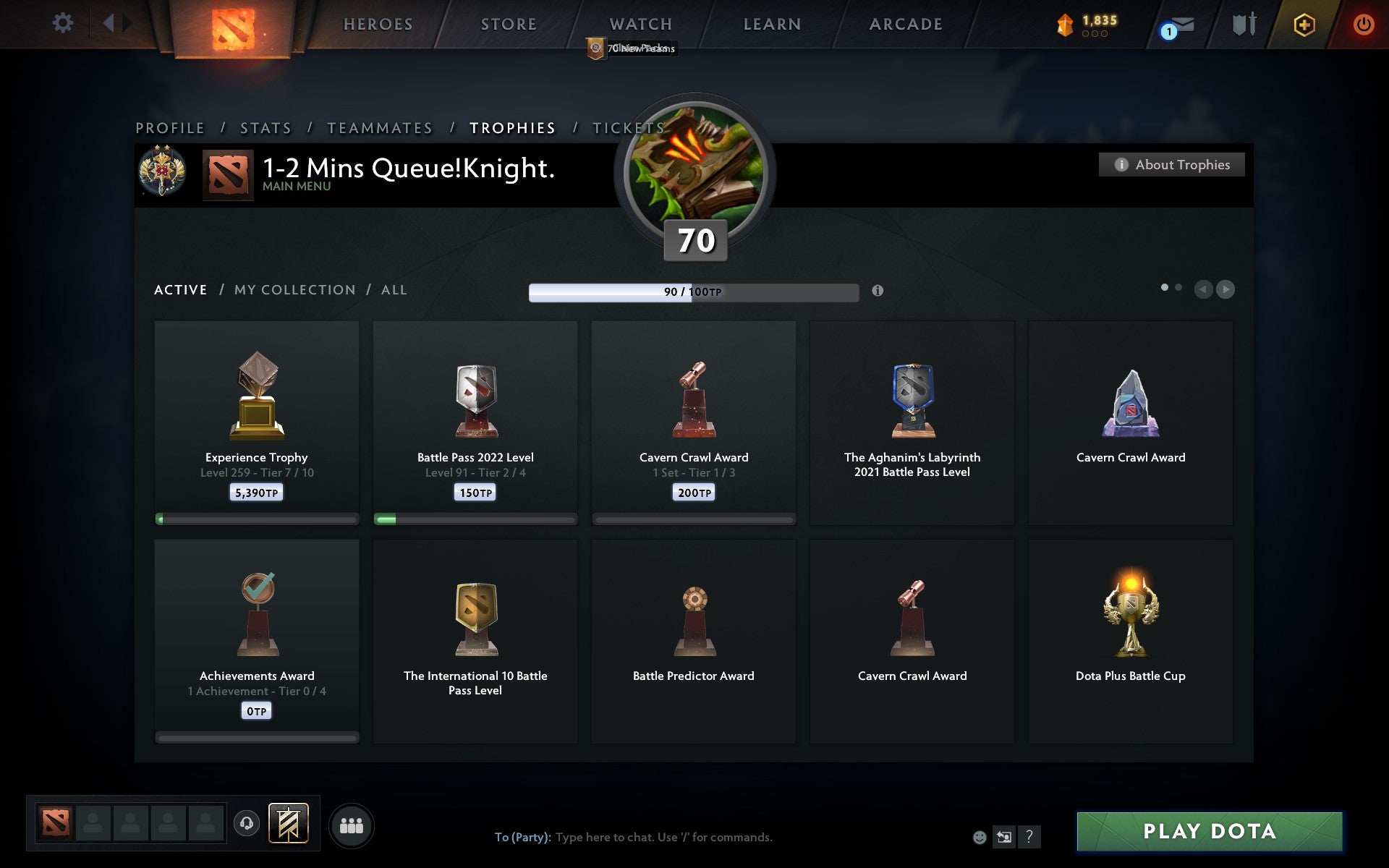Screen dimensions: 1389x868
Task: Go to next trophies page arrow
Action: [1224, 289]
